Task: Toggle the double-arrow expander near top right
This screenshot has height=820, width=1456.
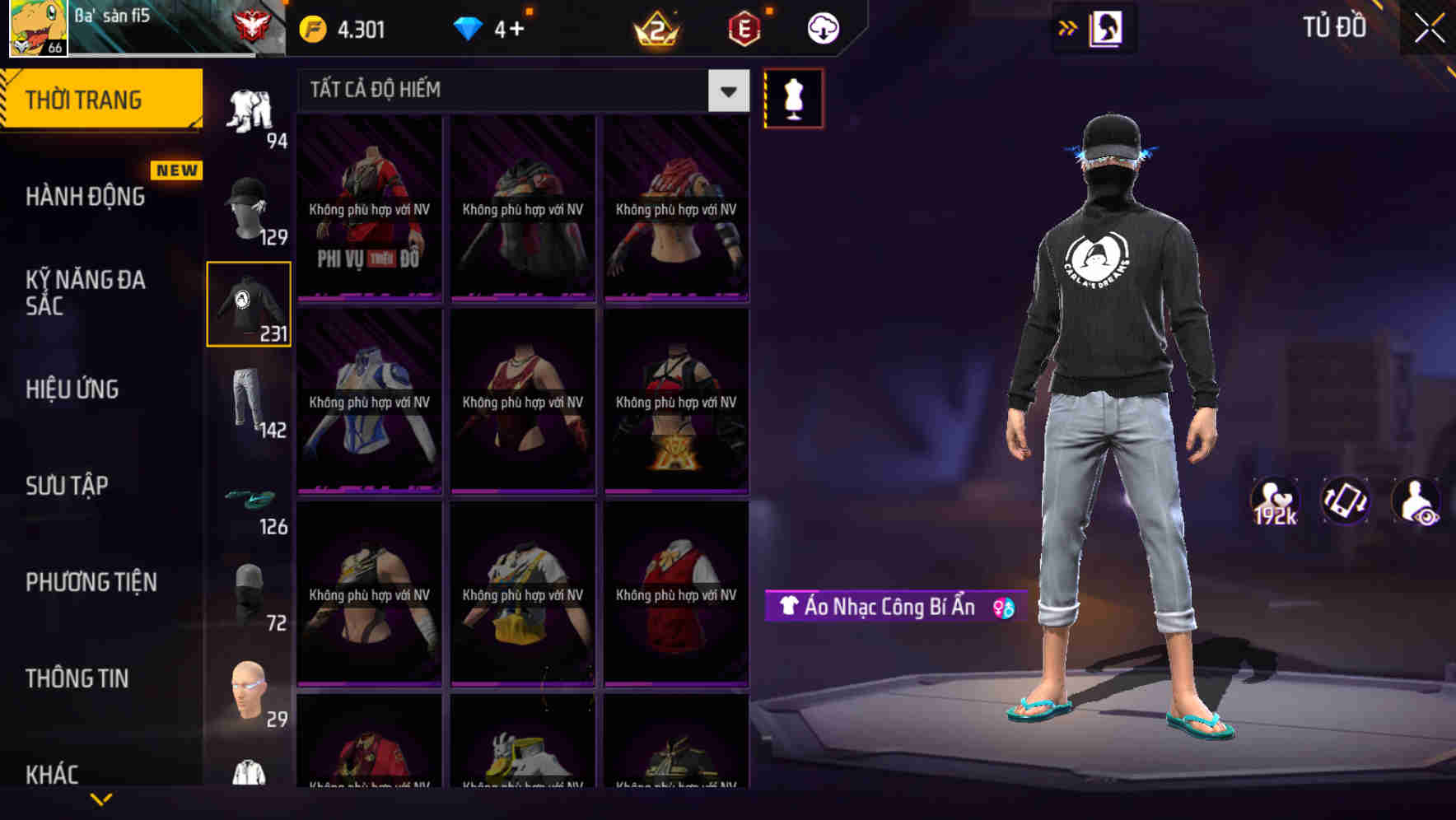Action: (x=1068, y=27)
